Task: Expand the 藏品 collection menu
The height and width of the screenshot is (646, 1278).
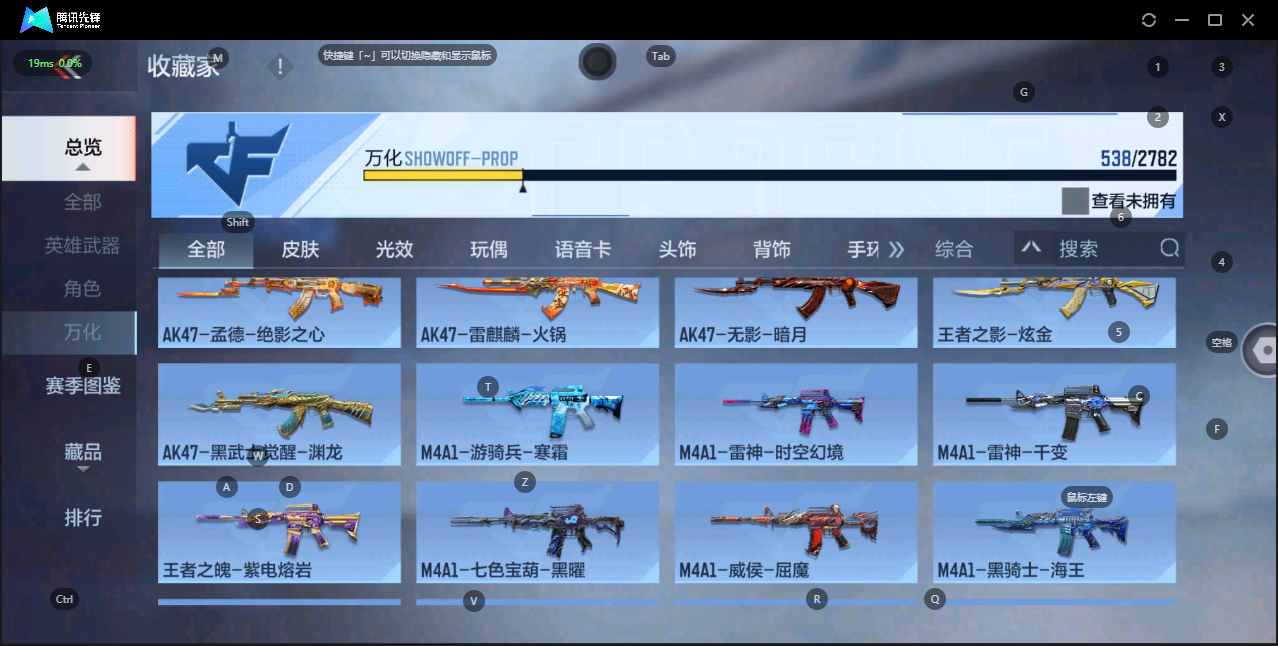Action: 82,452
